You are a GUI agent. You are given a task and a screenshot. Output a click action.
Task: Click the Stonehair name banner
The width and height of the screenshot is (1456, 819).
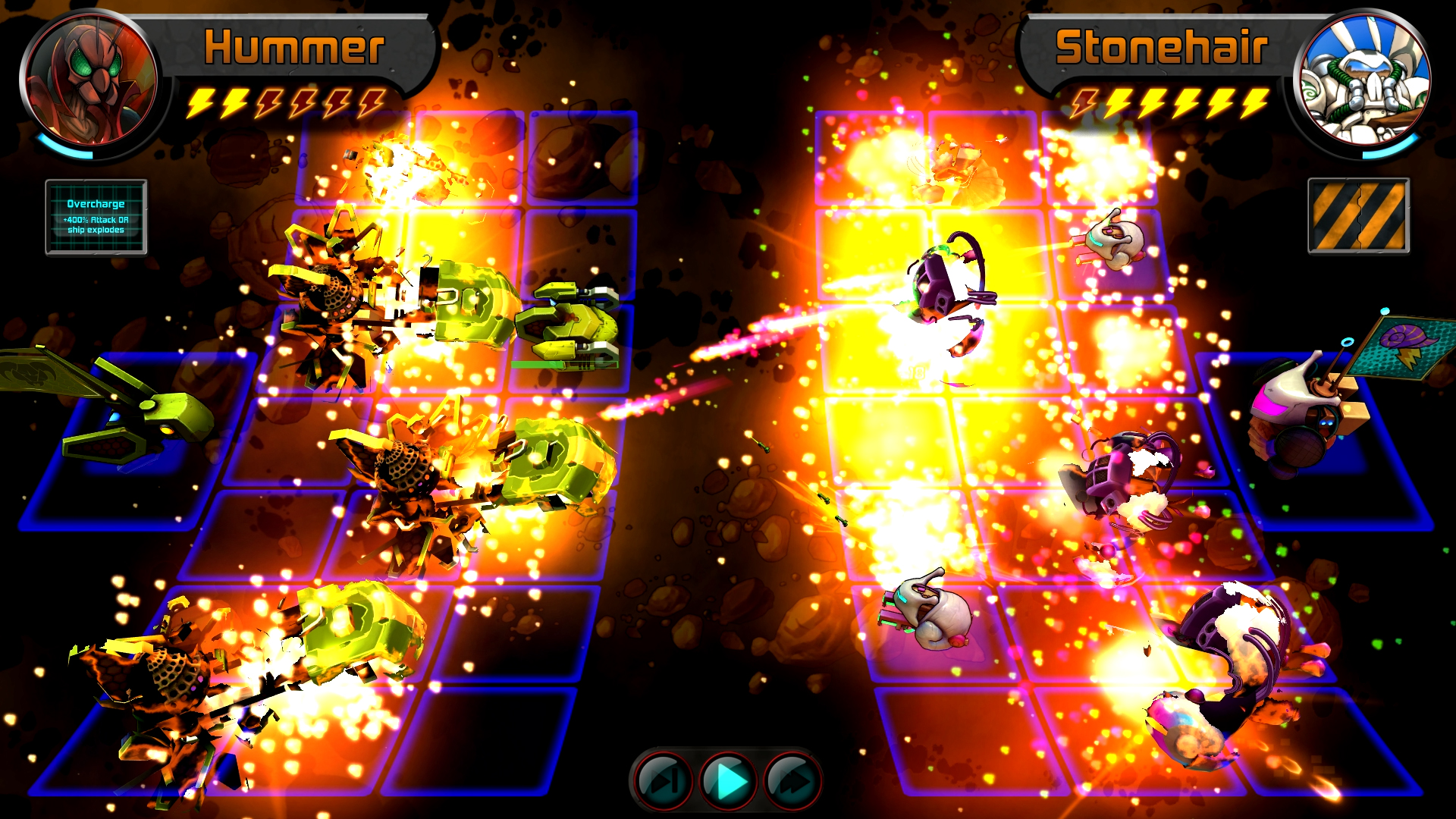point(1160,47)
